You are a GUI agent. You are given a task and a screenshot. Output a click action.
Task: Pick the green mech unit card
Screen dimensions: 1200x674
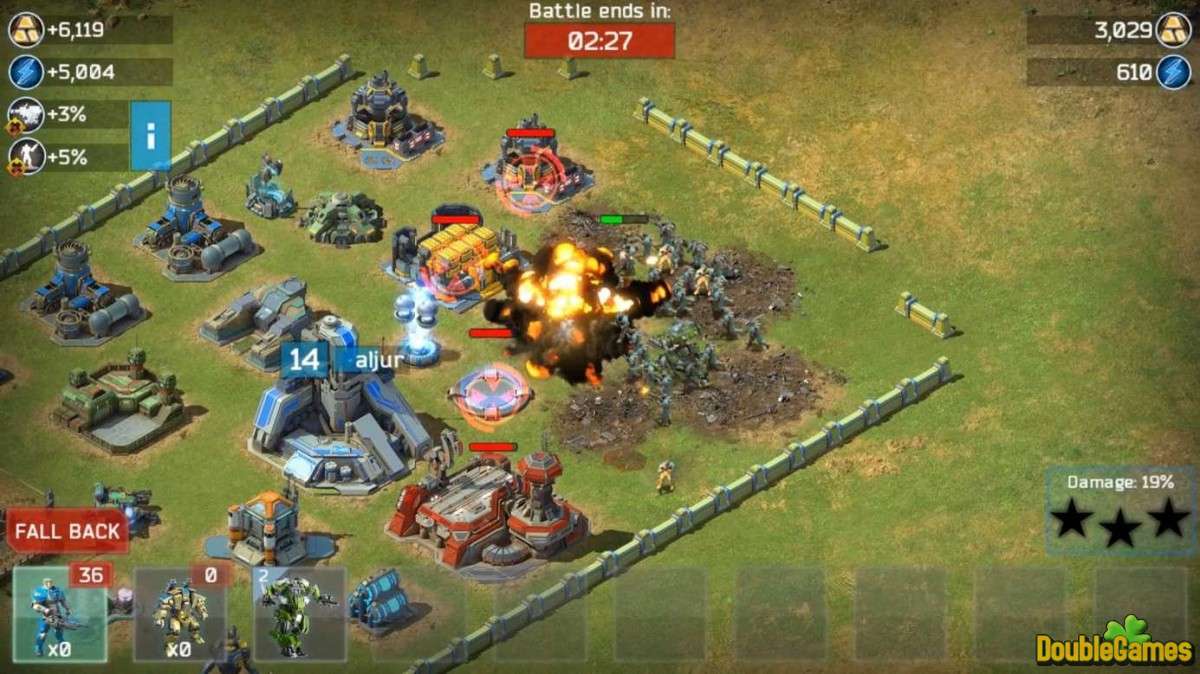point(300,610)
